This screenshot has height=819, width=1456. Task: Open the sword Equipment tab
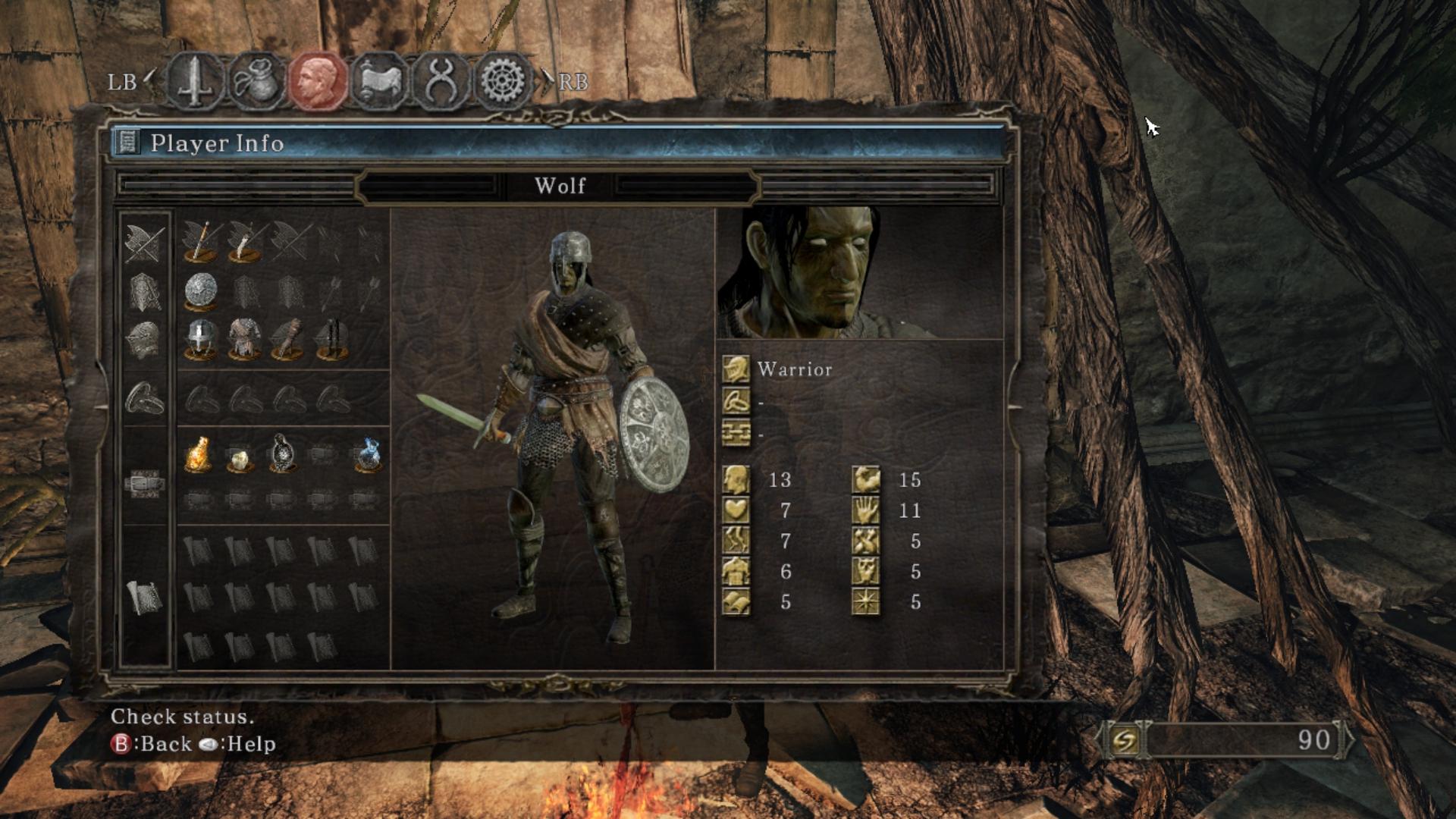coord(195,80)
